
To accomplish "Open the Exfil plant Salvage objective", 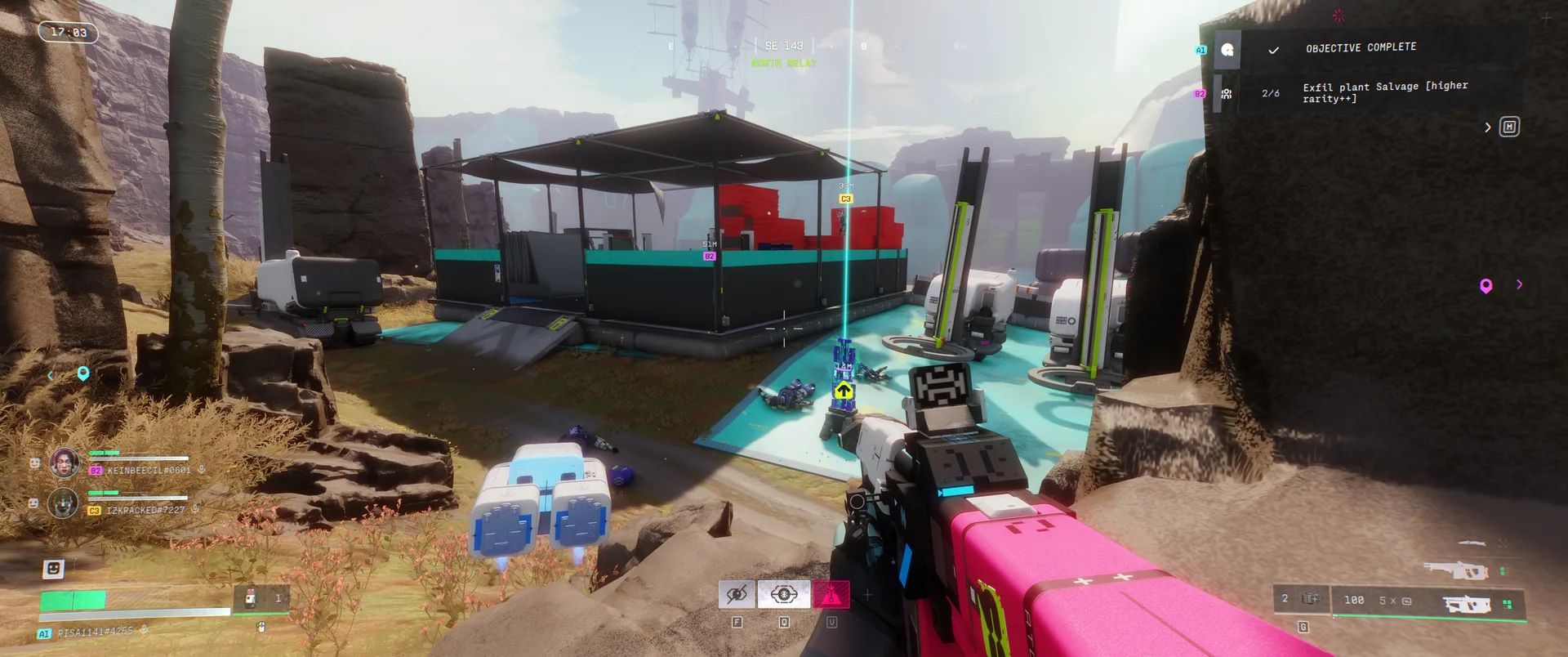I will tap(1384, 92).
